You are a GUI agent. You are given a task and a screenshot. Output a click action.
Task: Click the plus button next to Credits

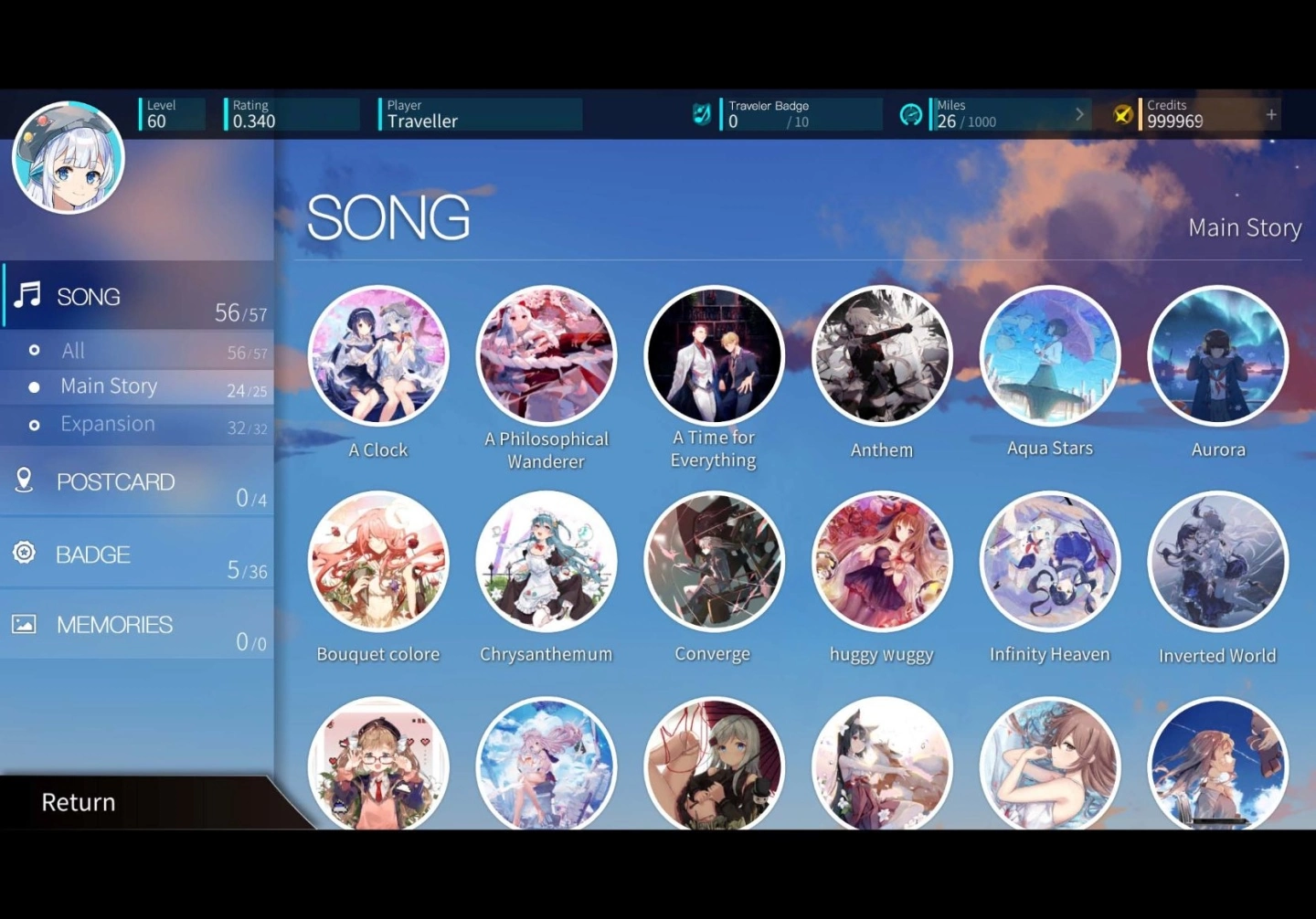click(x=1271, y=113)
